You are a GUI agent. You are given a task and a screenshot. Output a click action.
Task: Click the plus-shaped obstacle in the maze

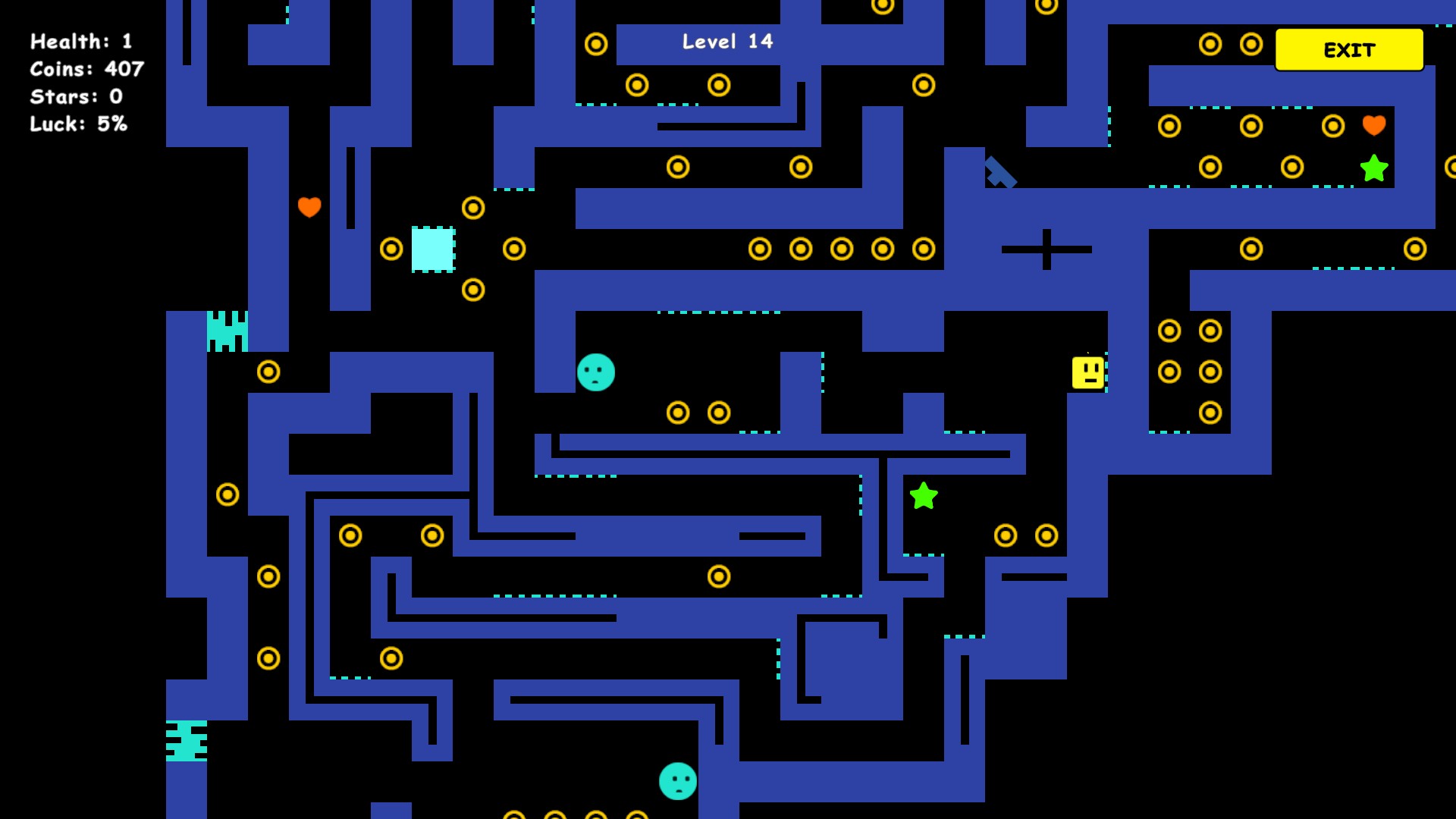click(1046, 248)
